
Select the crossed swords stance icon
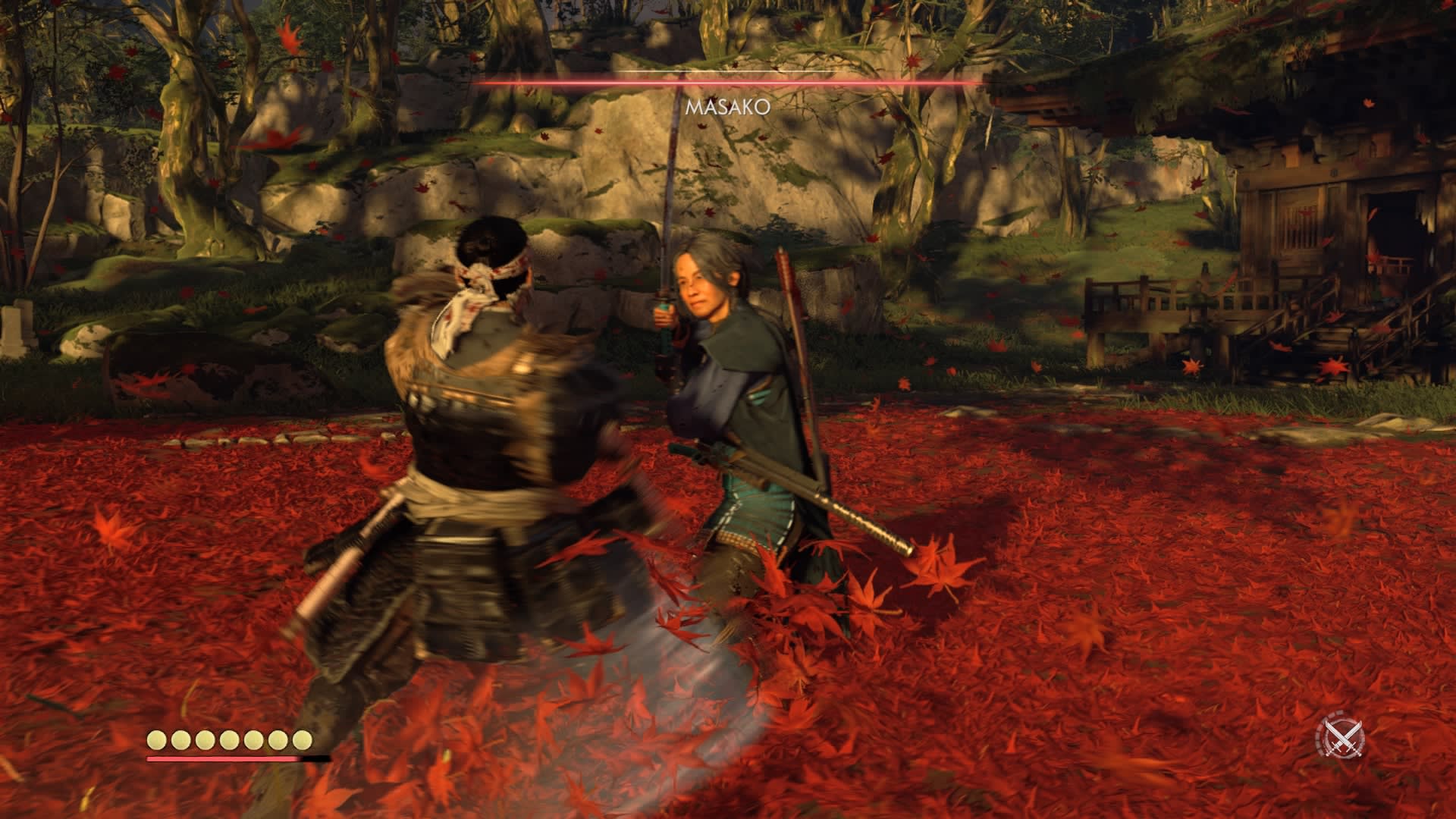[1344, 736]
